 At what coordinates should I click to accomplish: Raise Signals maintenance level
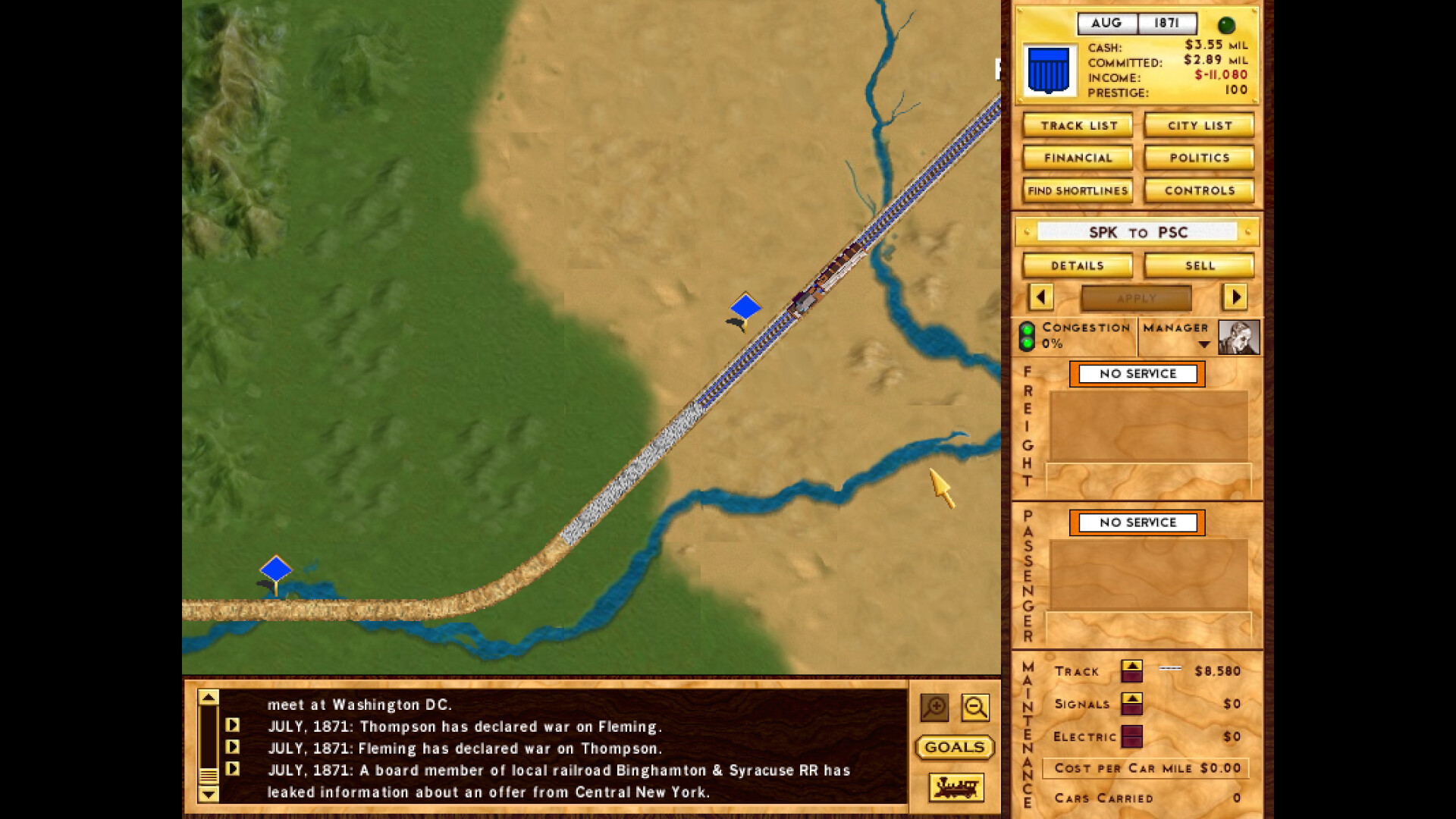click(1132, 698)
